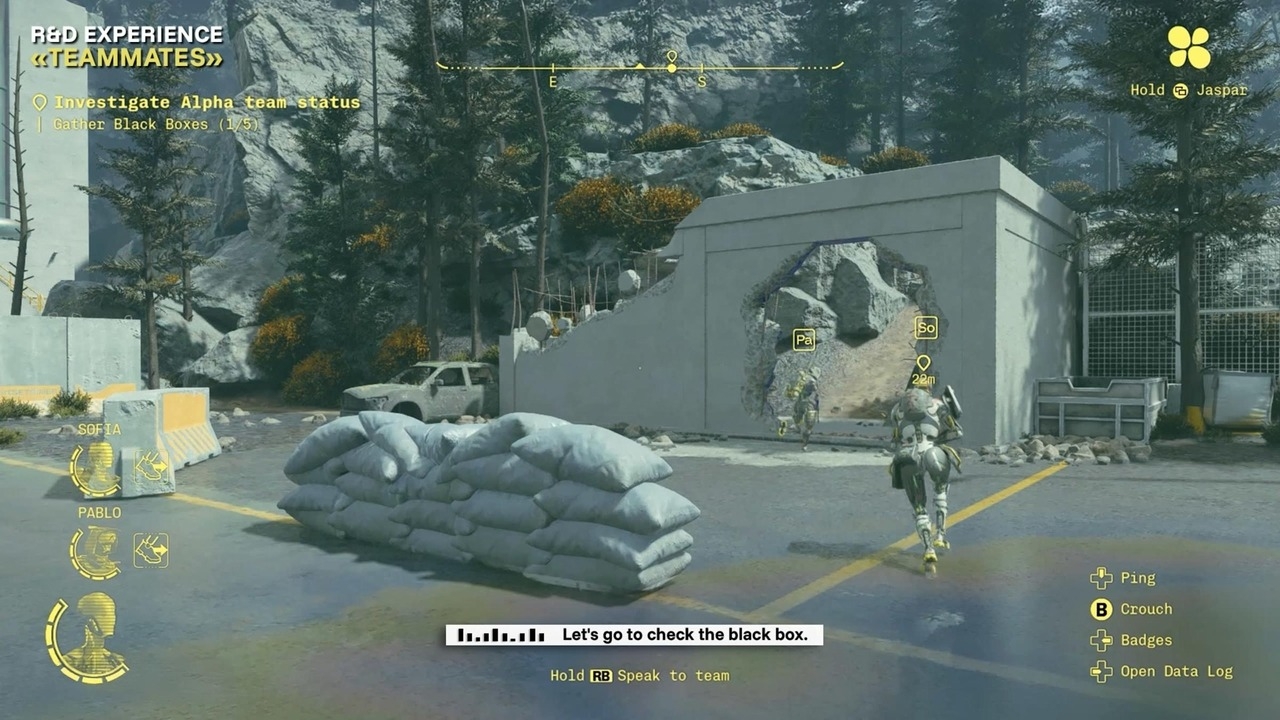Open Data Log via the d-pad icon
1280x720 pixels.
1100,672
